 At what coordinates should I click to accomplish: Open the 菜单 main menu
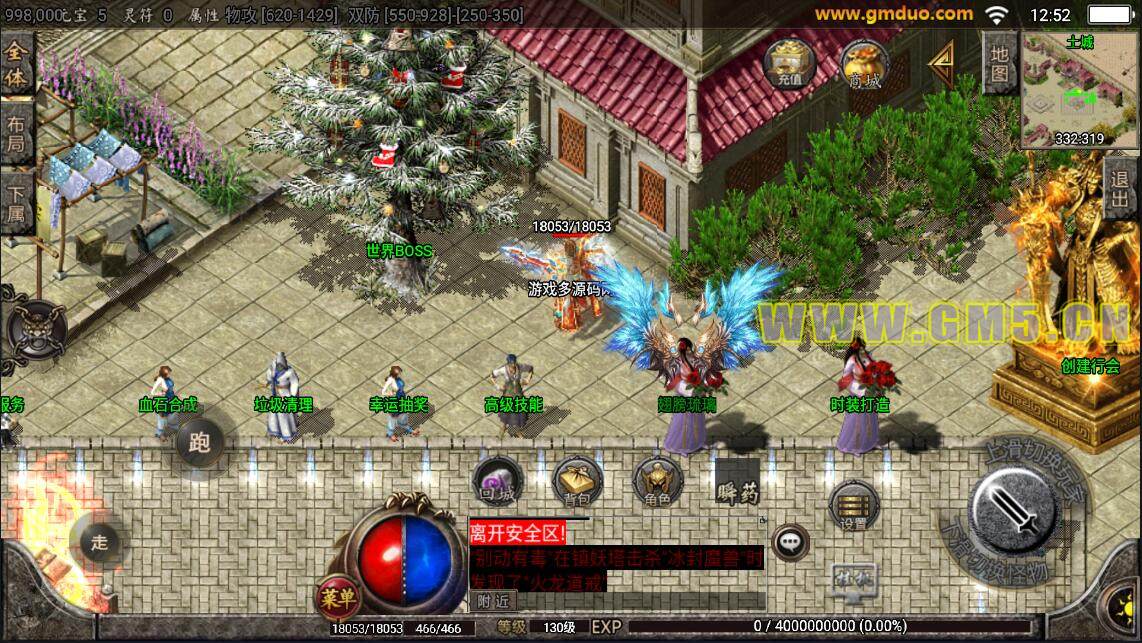(x=338, y=598)
